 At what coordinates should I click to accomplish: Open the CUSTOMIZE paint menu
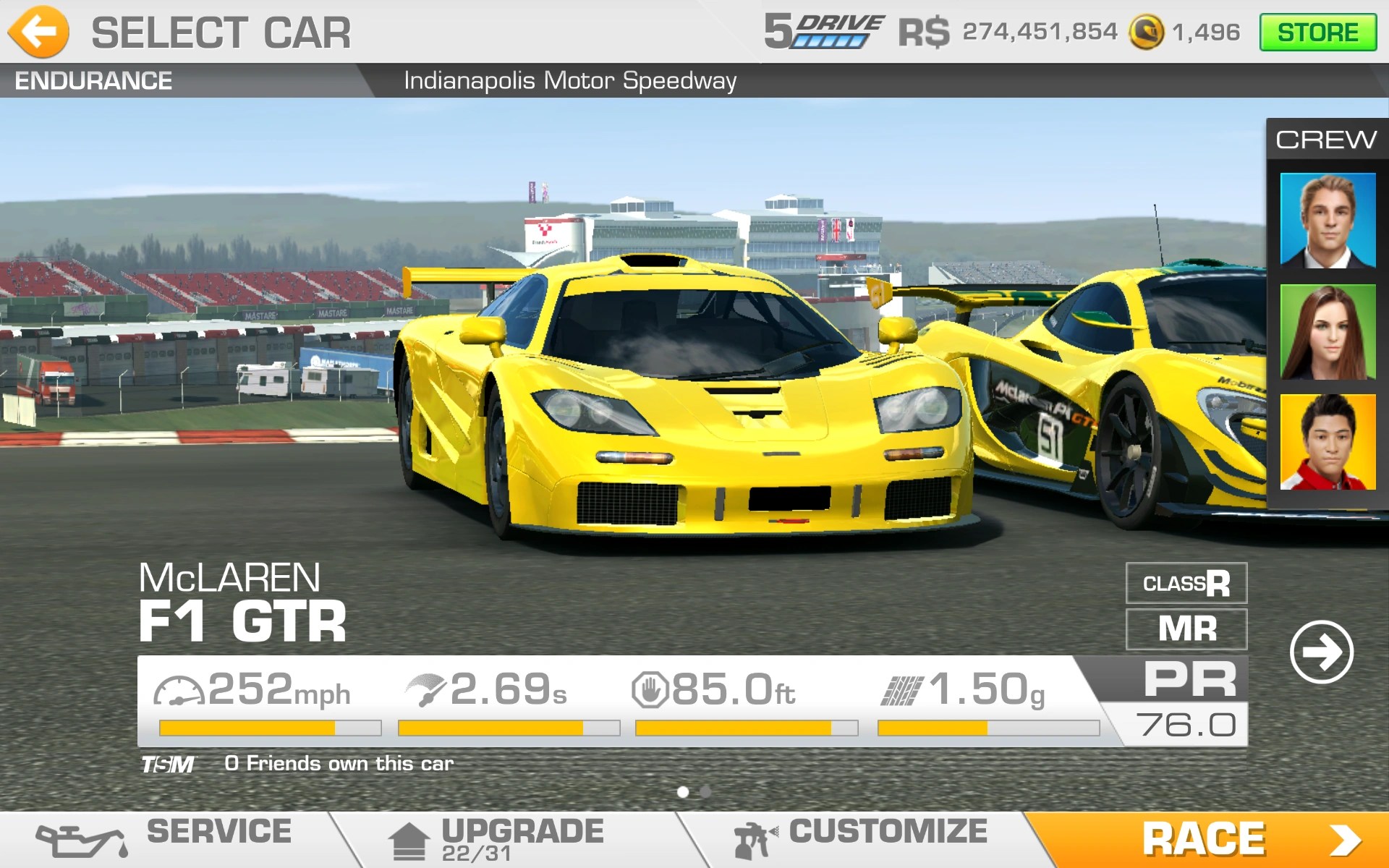click(x=861, y=839)
